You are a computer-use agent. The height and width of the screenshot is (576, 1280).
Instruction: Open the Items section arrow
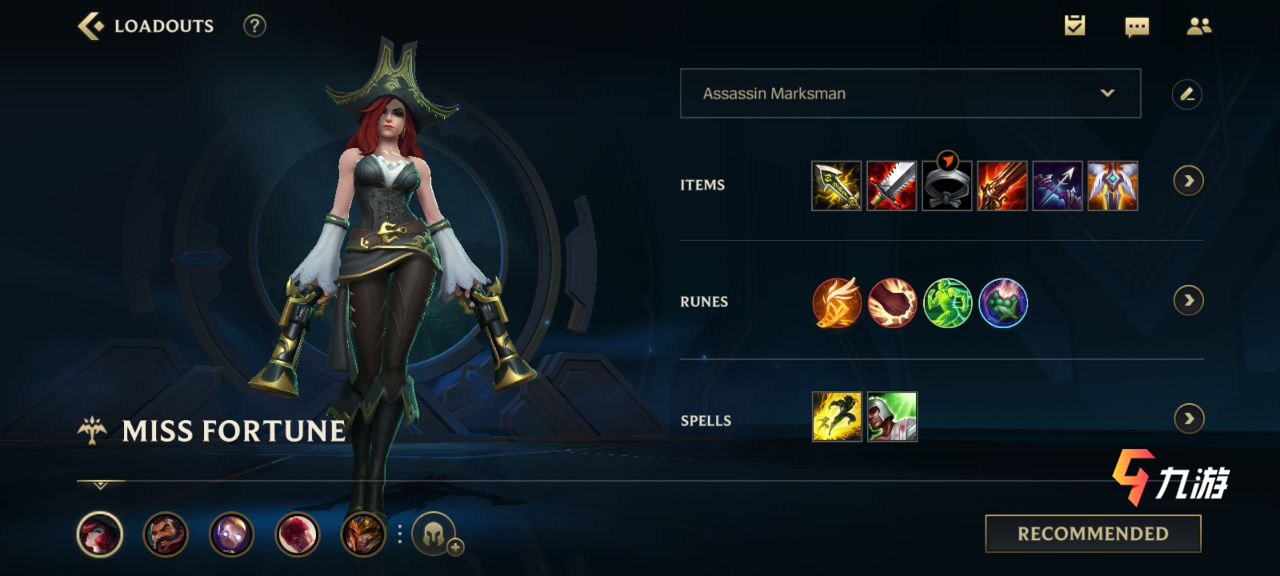tap(1188, 181)
